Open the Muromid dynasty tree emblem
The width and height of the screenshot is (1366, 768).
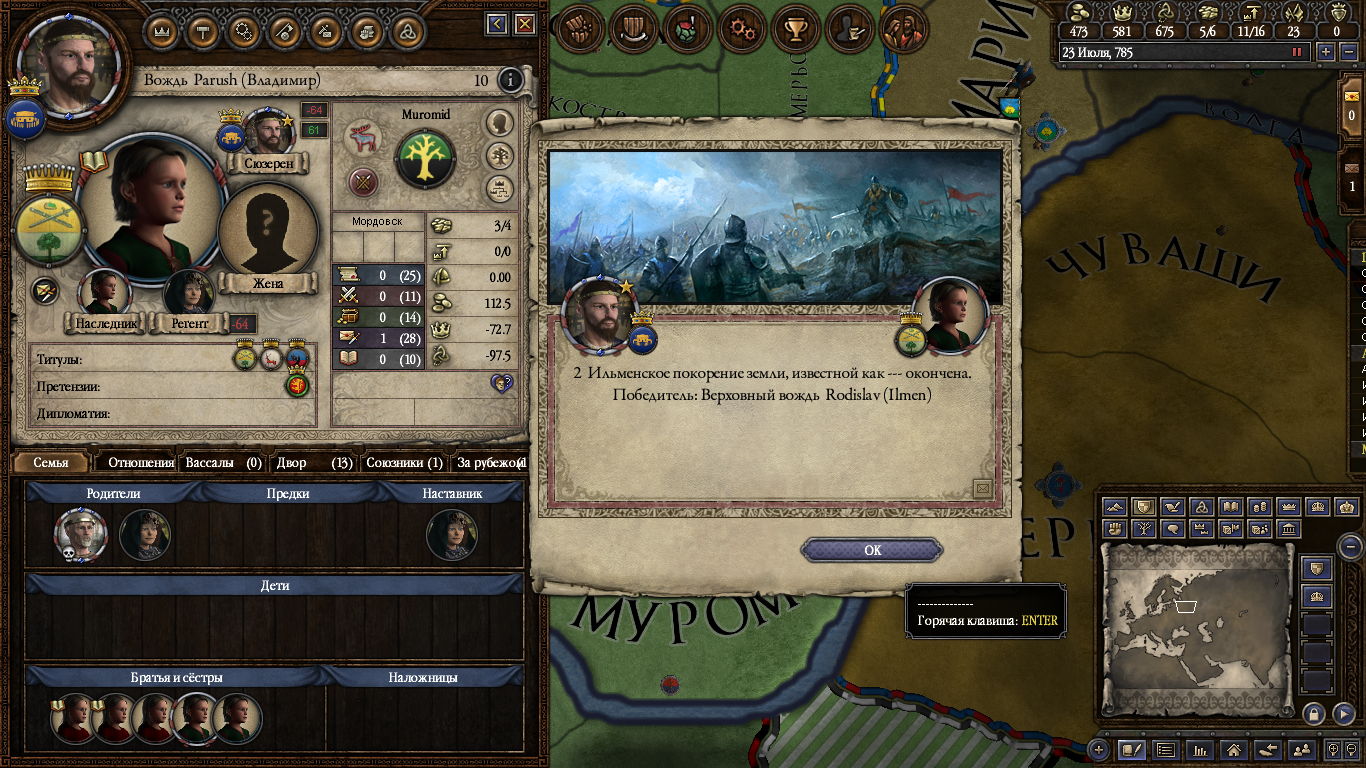tap(425, 159)
